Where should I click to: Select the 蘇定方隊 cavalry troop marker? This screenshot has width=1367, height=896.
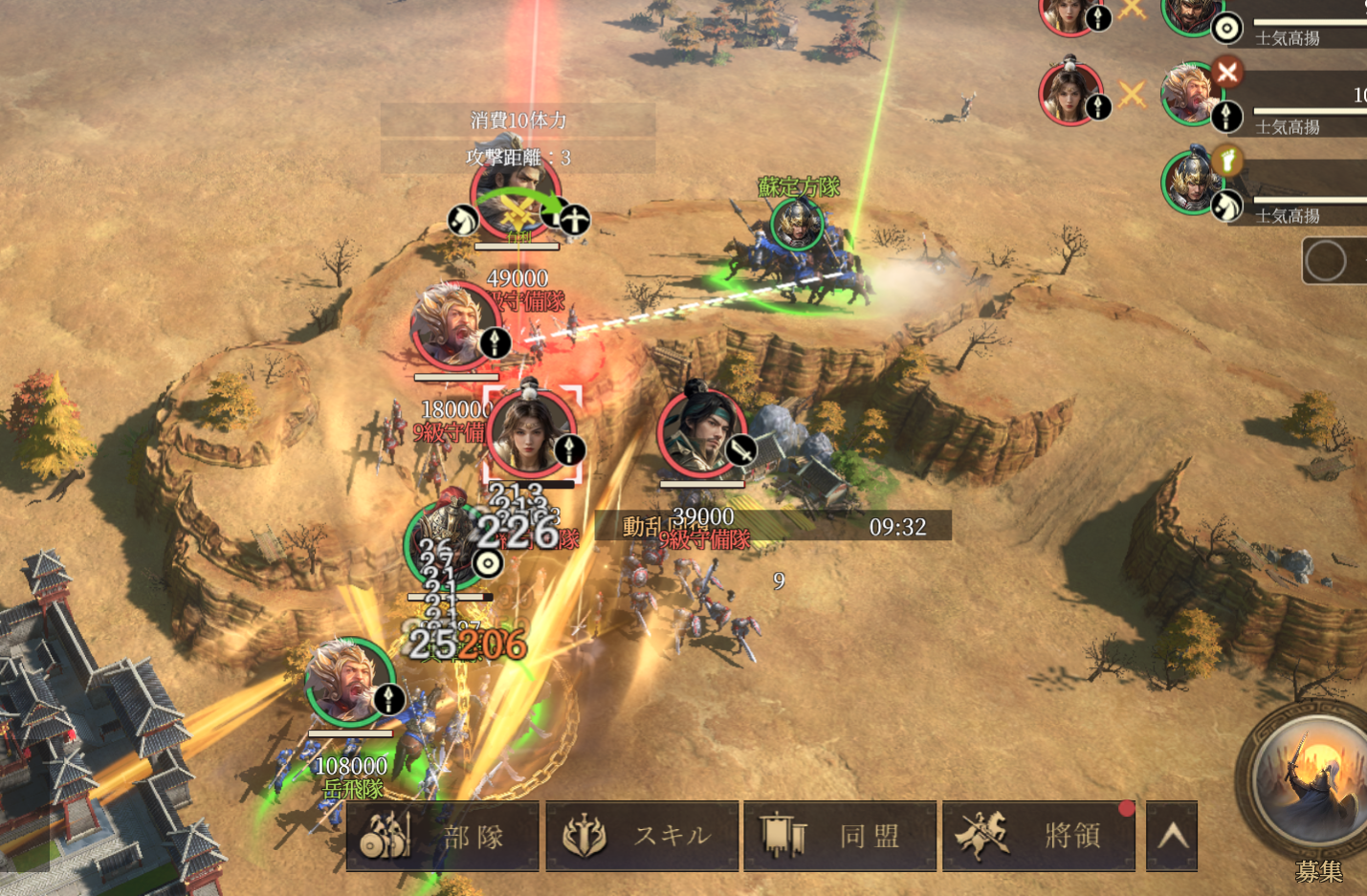tap(797, 224)
